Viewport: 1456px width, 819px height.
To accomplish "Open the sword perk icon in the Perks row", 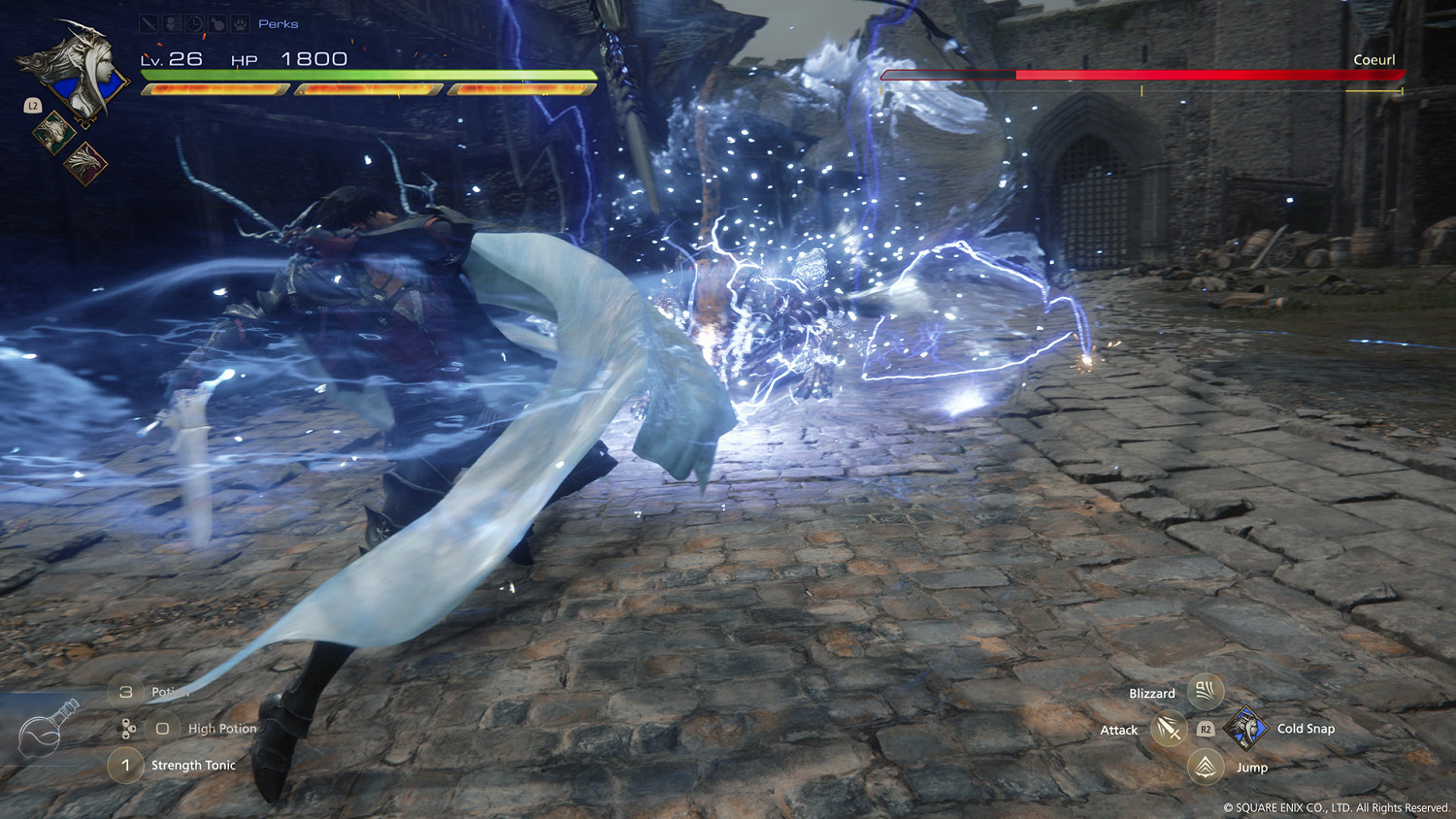I will [x=149, y=22].
